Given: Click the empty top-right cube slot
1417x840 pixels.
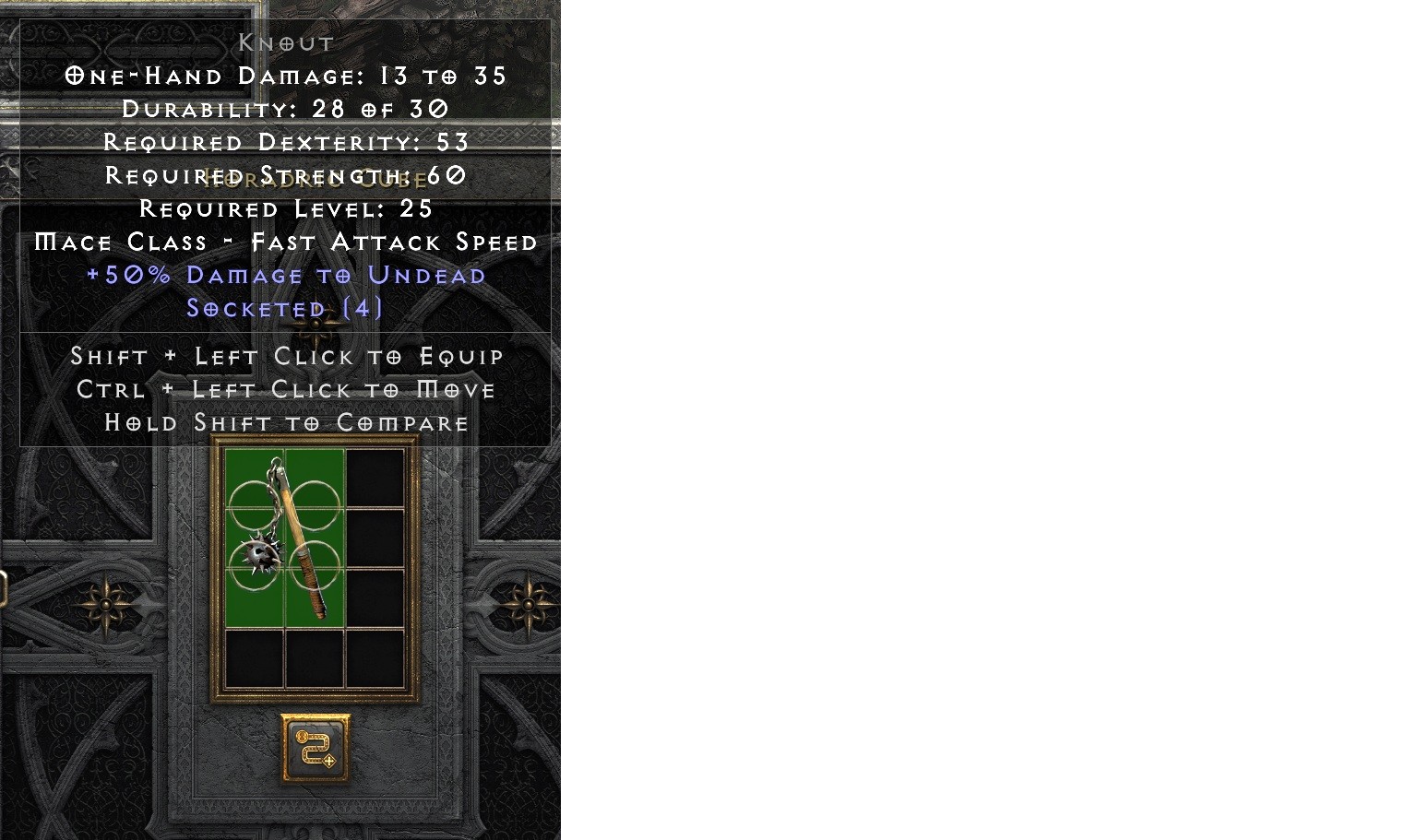Looking at the screenshot, I should tap(373, 475).
